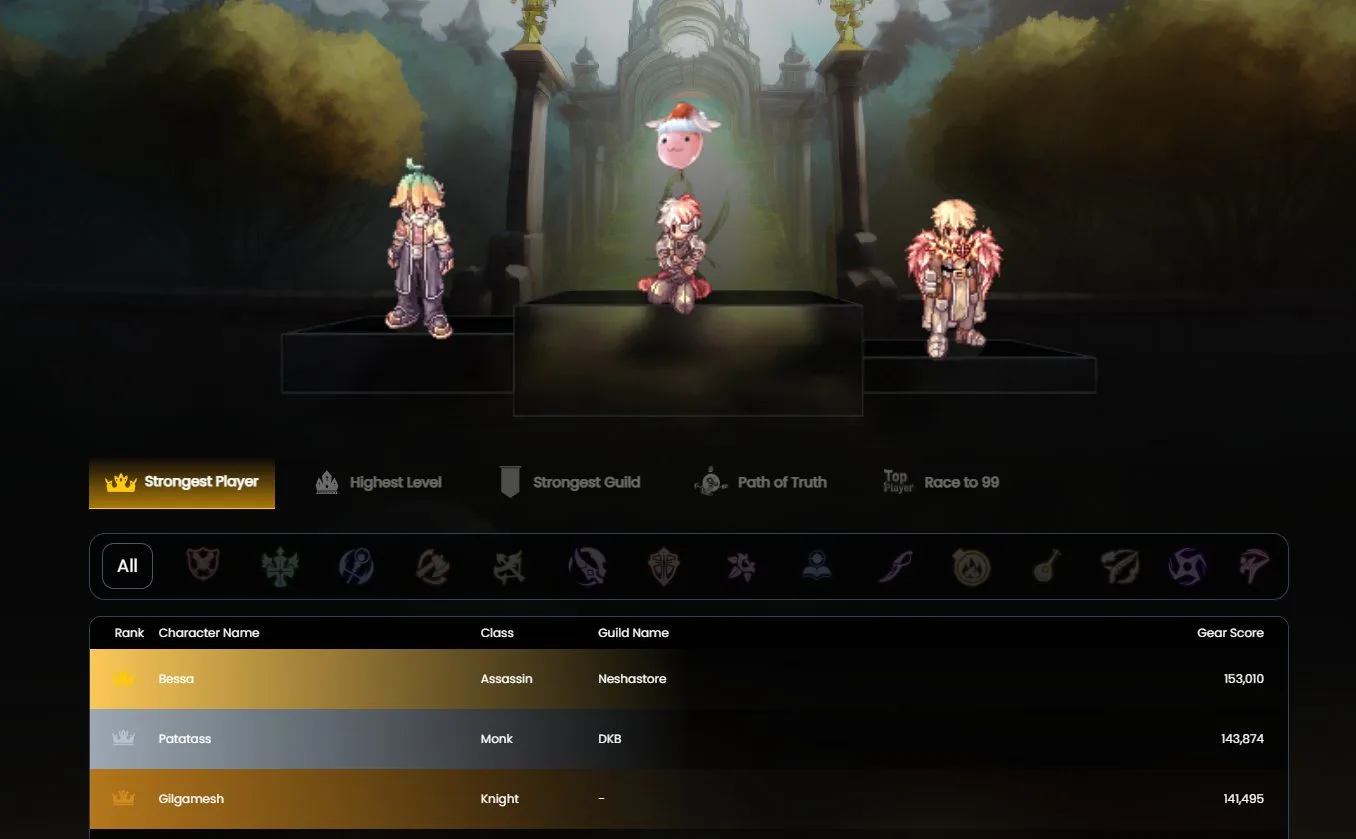Filter by the crossed bow class icon

coord(509,566)
